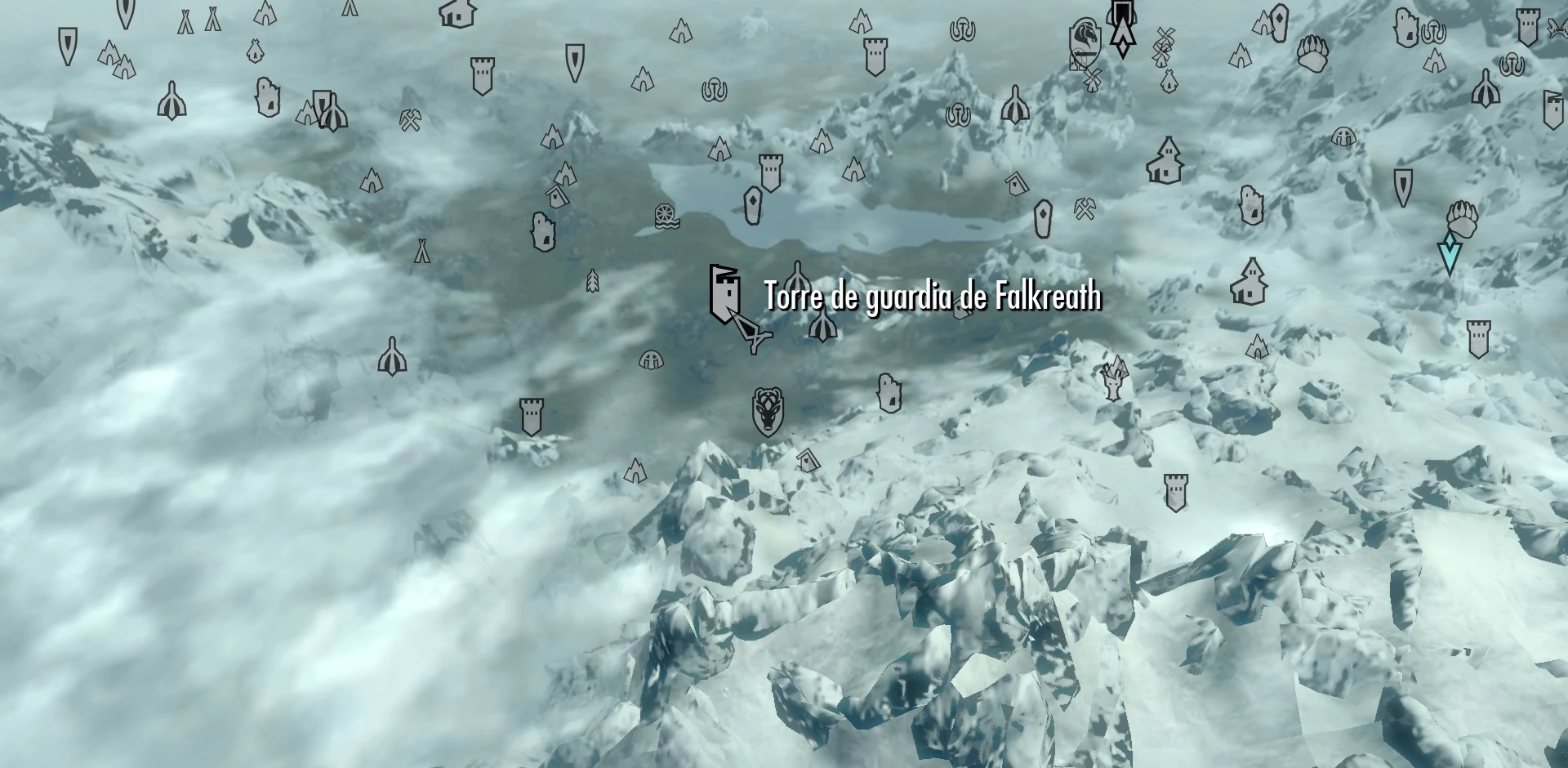Select the standing stone marker by the lake shore
1568x768 pixels.
(752, 206)
